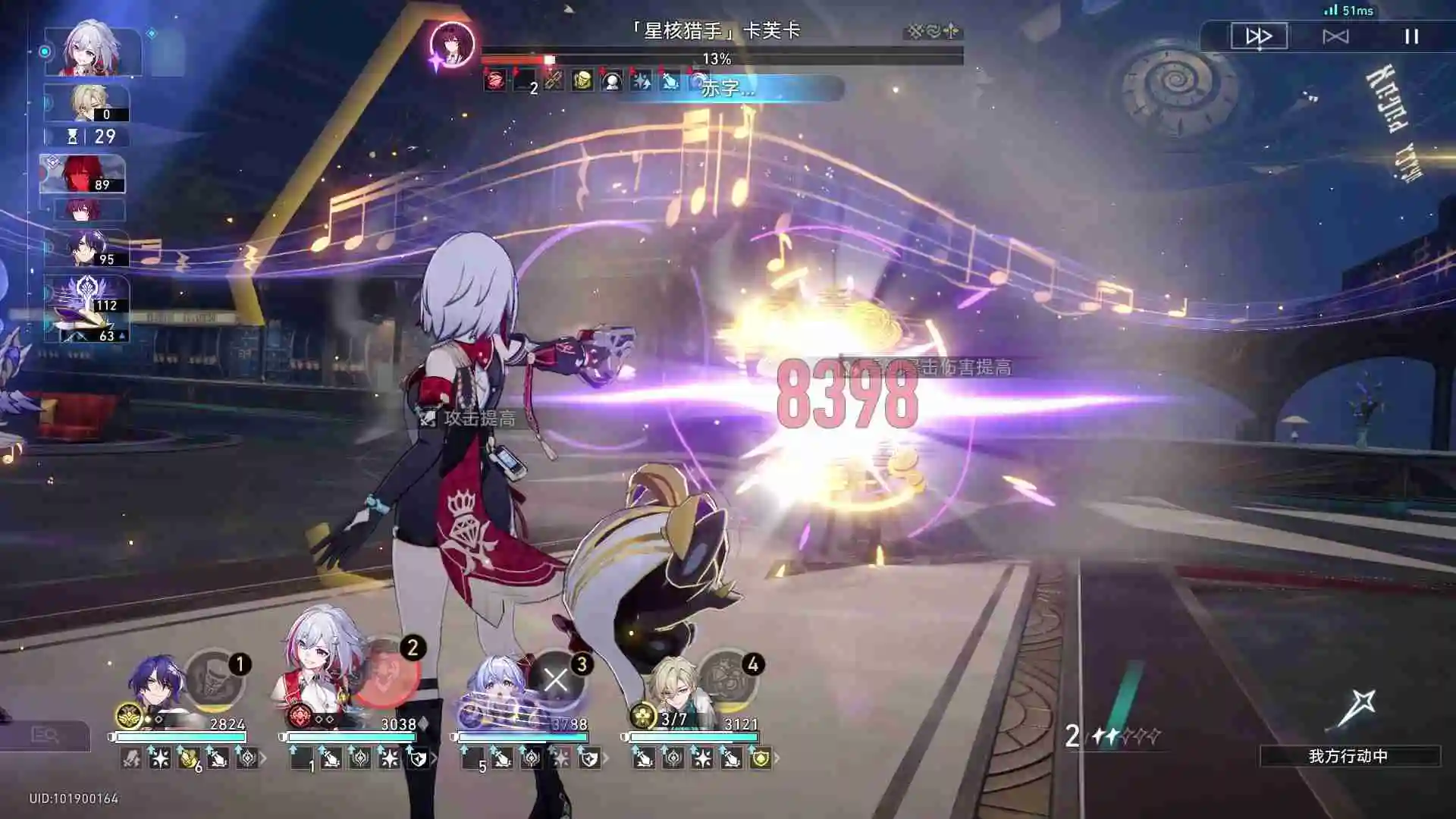
Task: Click the enemy weakness icons beside Kafka's name
Action: [934, 31]
